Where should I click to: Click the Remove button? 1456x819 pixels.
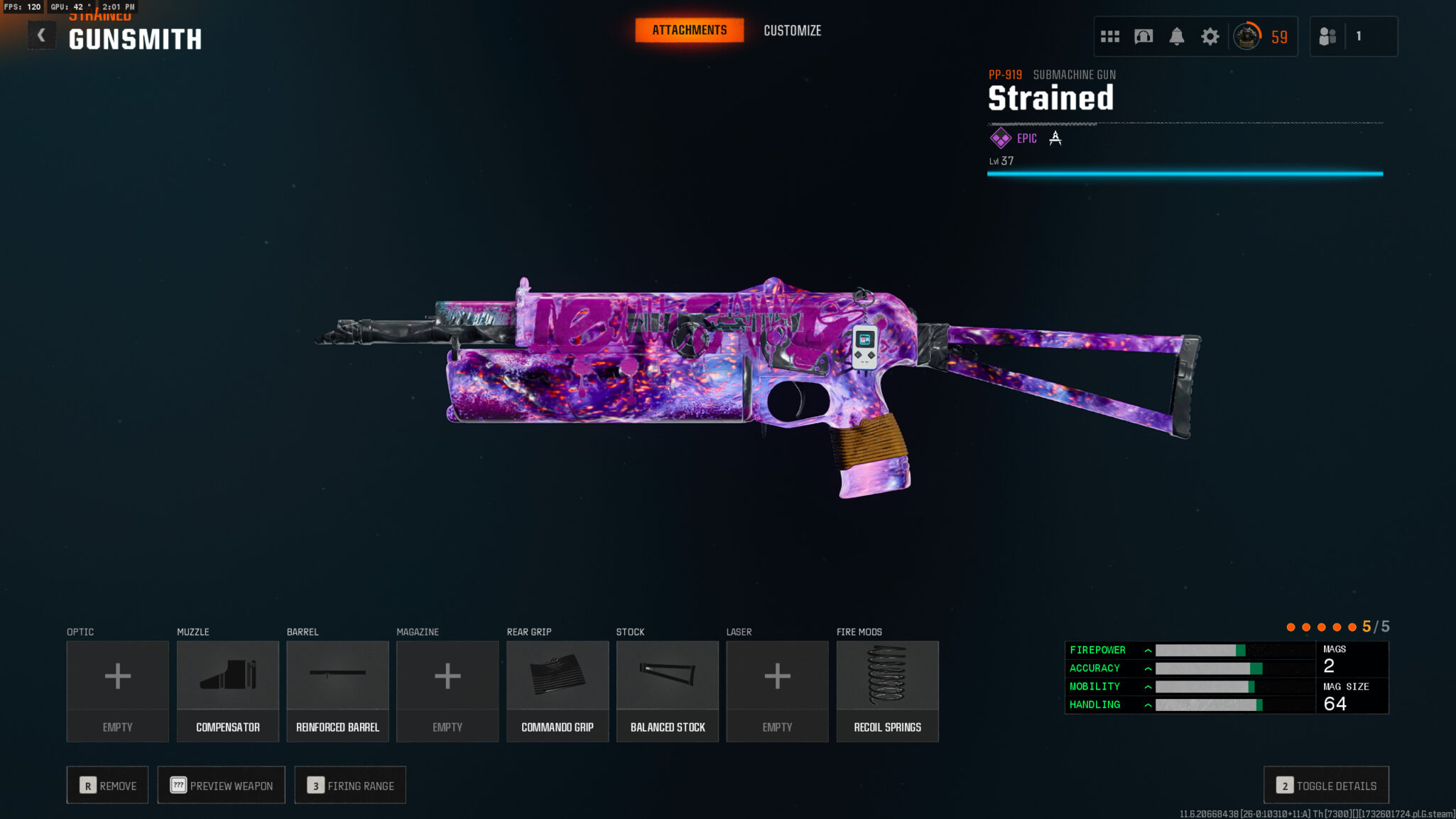click(108, 785)
